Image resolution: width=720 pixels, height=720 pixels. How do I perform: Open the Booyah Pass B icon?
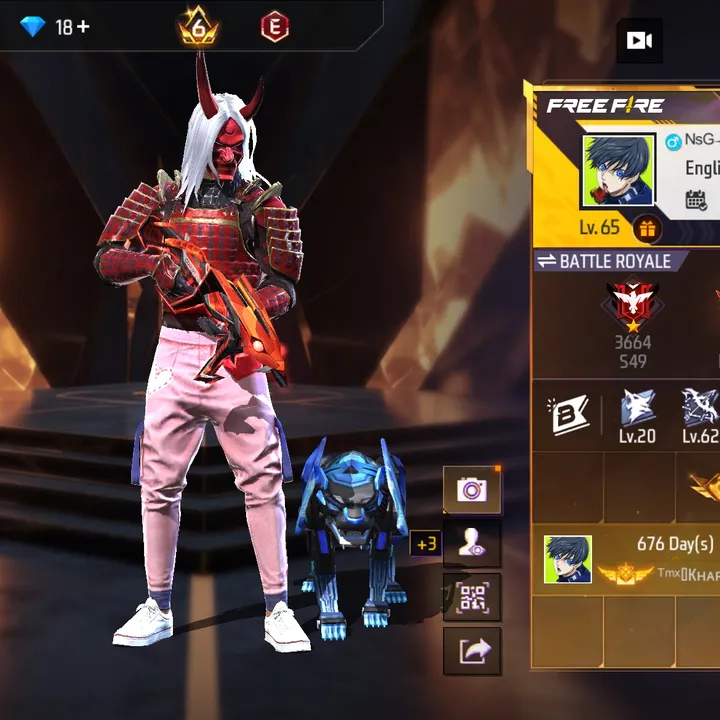(570, 414)
